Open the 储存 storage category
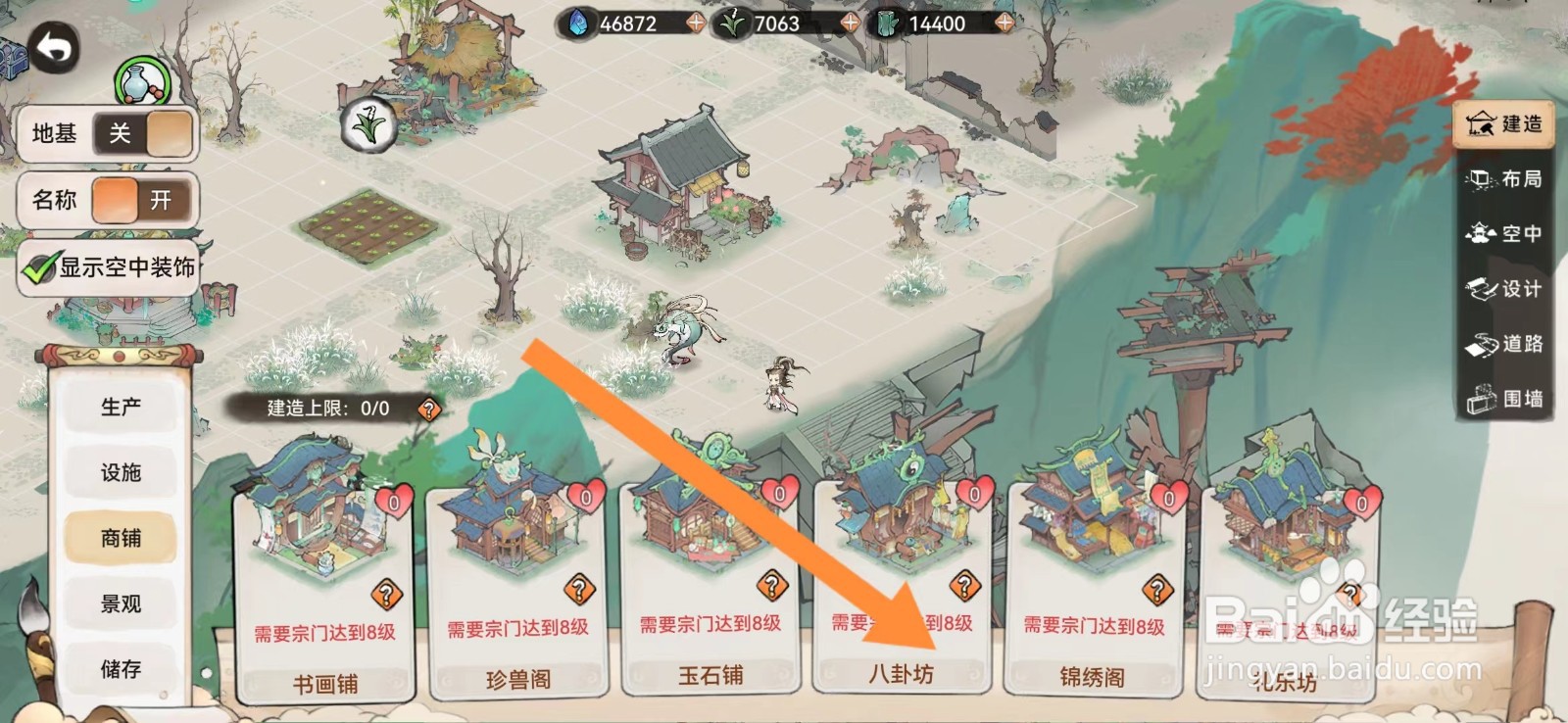The image size is (1568, 723). 120,669
